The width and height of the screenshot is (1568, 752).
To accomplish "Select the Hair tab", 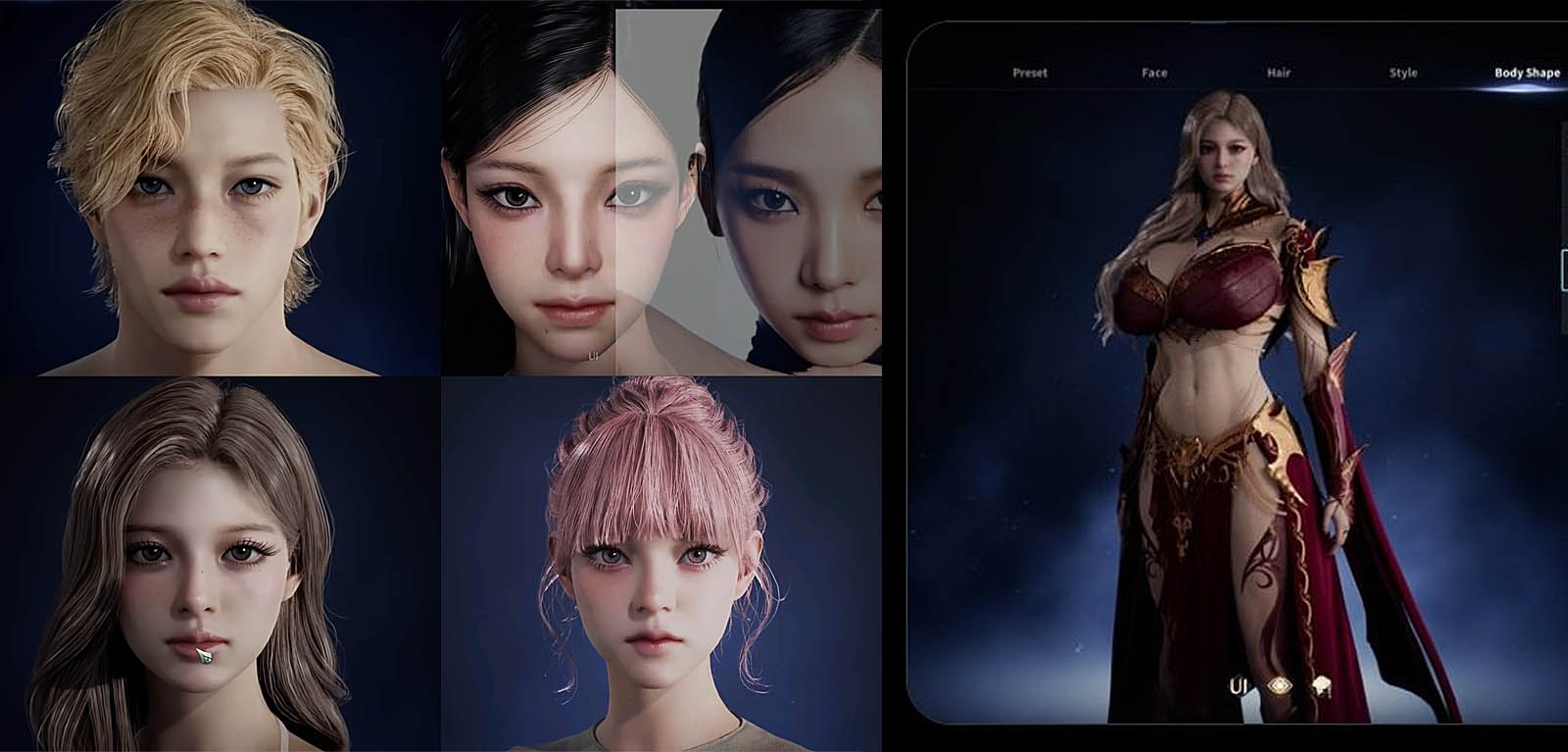I will [1278, 73].
